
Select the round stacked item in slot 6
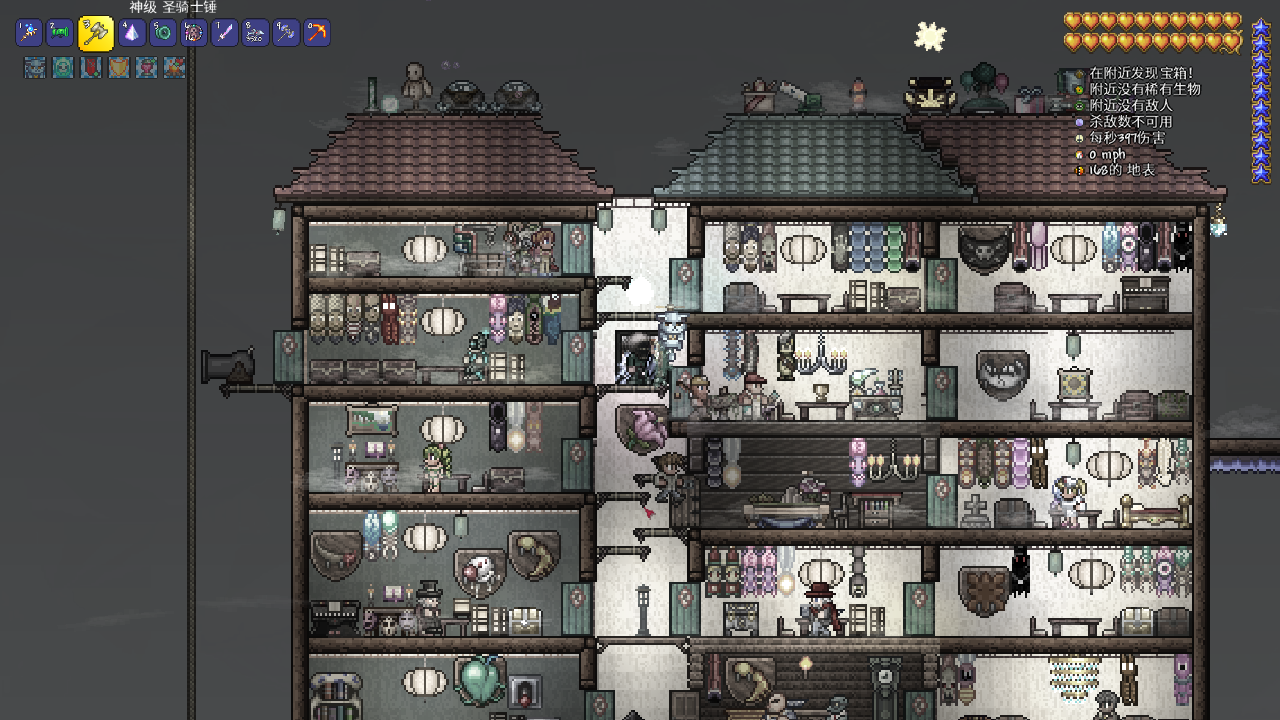[x=194, y=33]
